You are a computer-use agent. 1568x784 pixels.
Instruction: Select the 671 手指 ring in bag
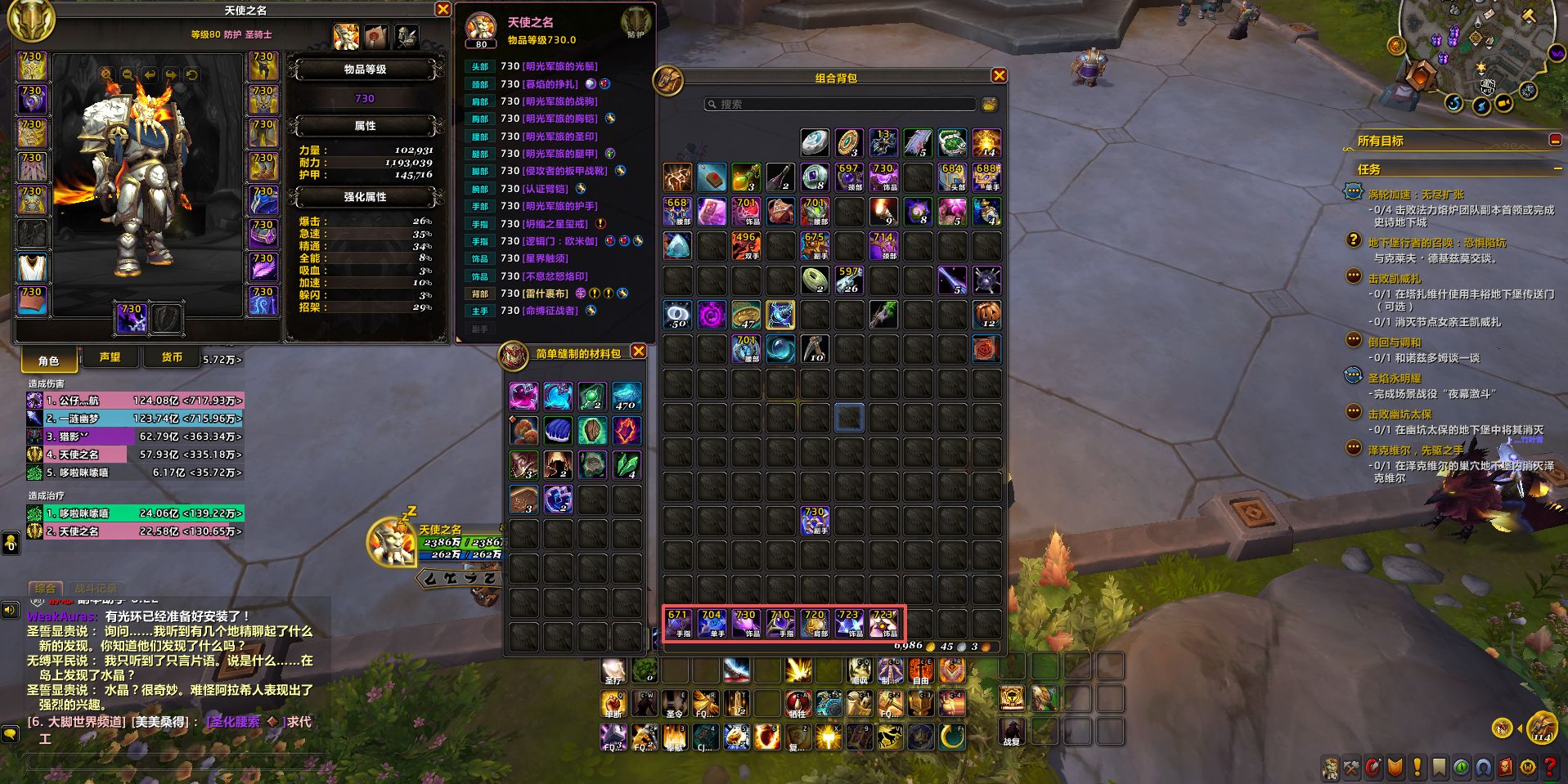[678, 624]
